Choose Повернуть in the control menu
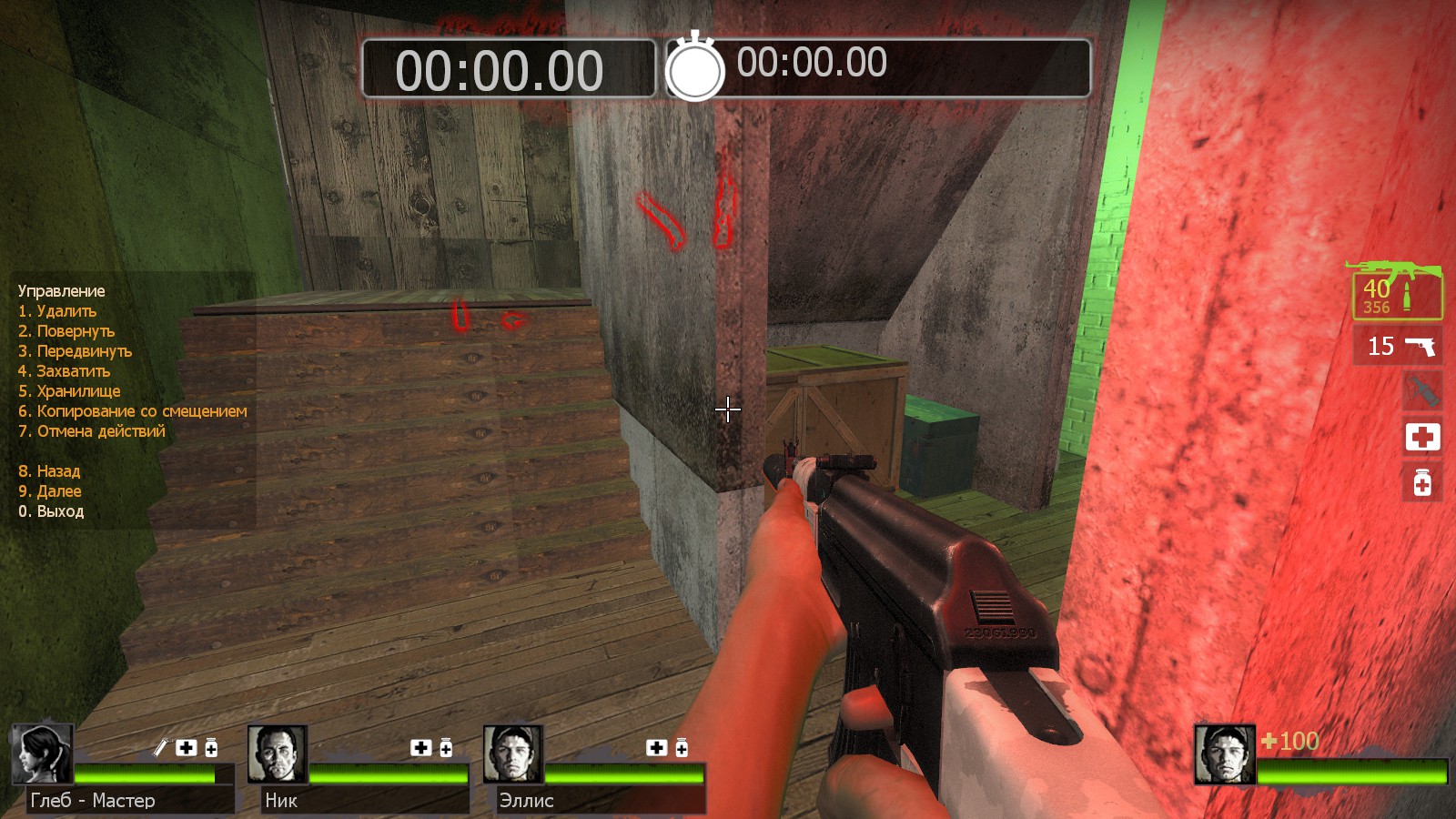 (66, 331)
